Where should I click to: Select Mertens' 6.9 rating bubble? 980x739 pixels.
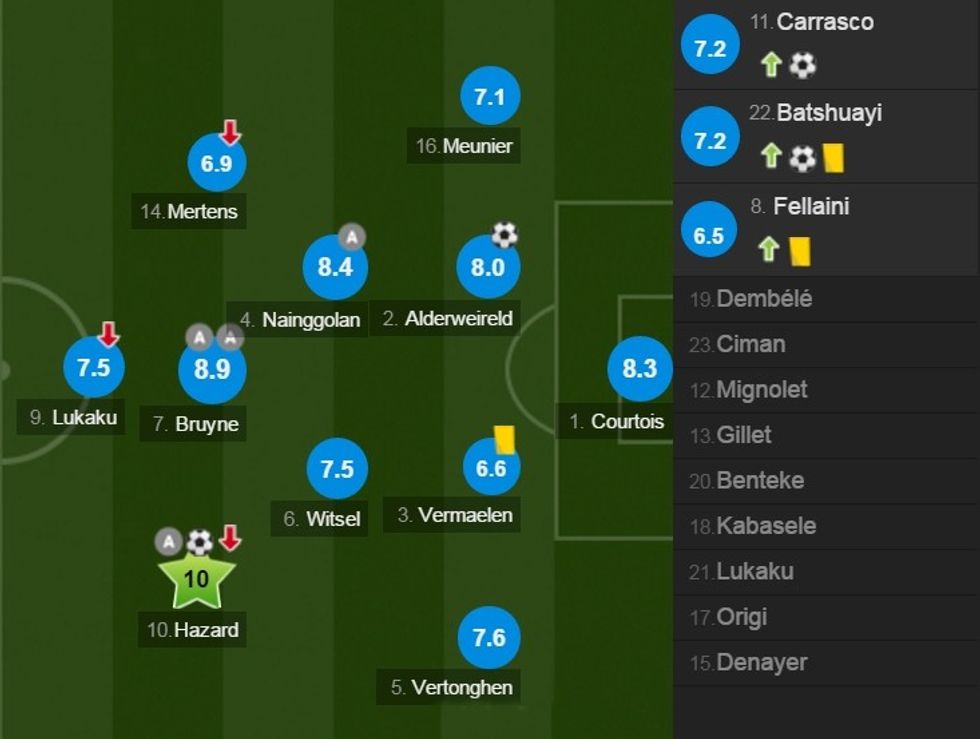[x=216, y=163]
